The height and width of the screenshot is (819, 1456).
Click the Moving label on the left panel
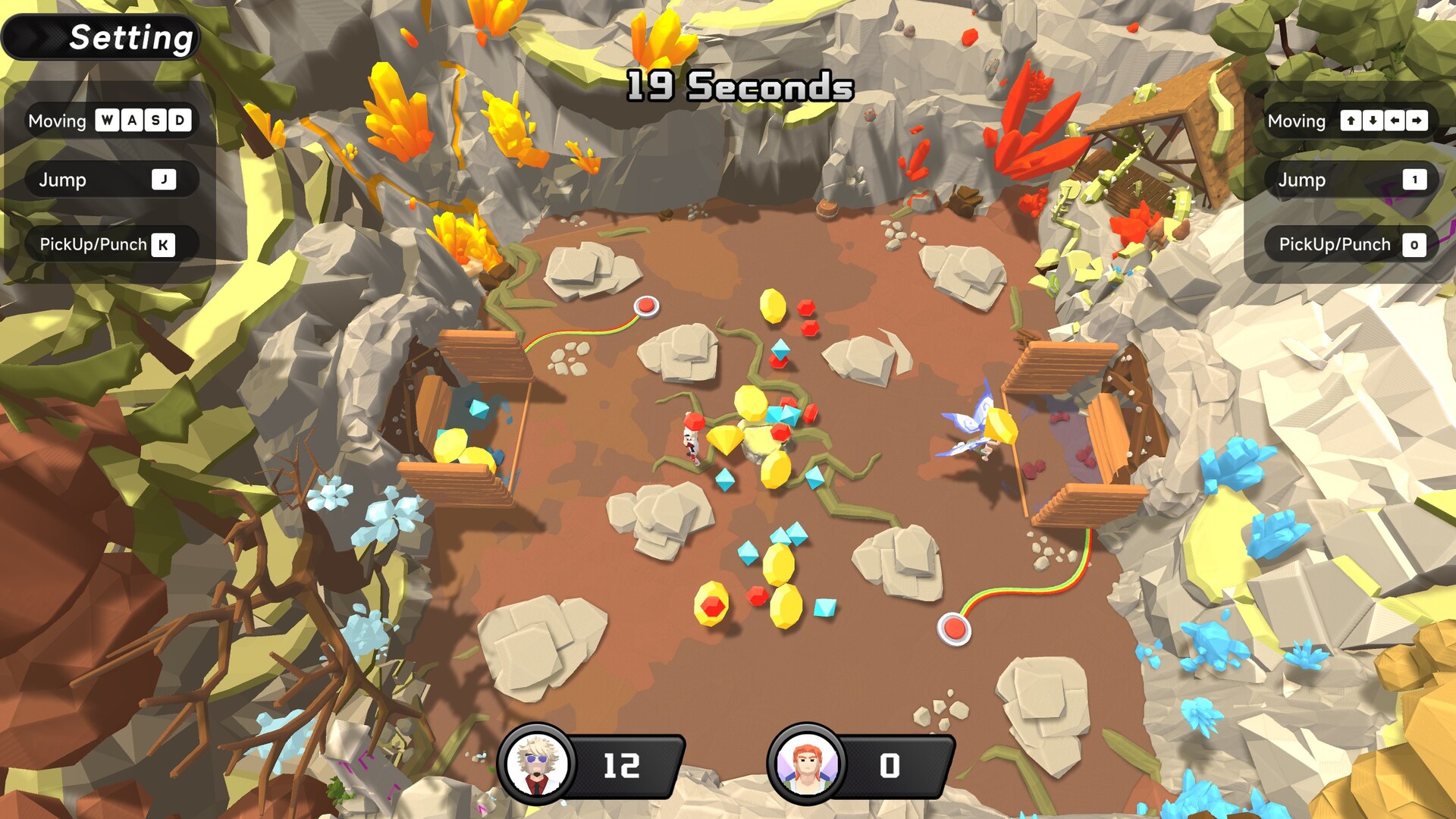point(57,121)
